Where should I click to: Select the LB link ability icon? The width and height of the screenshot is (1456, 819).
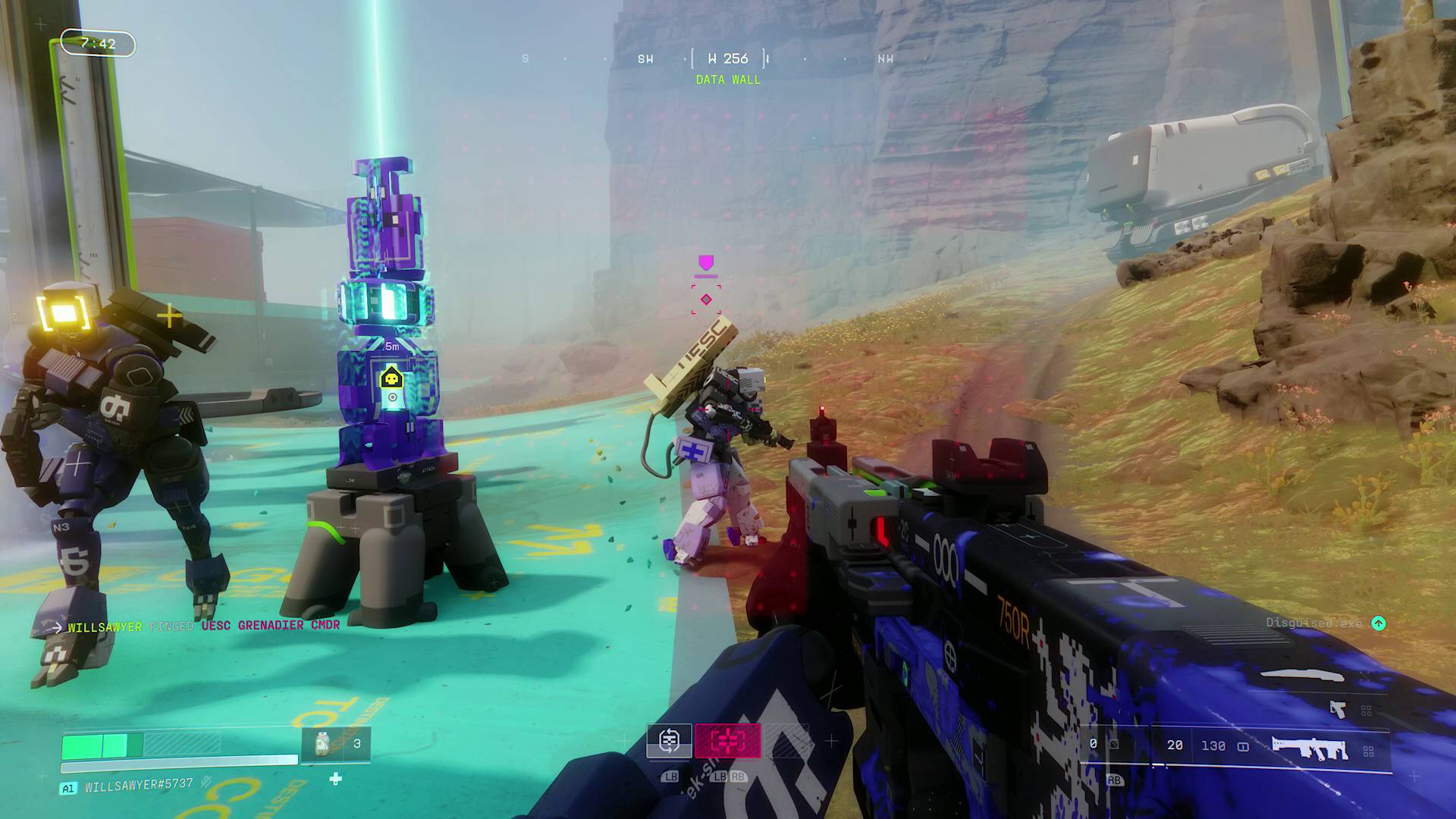(x=669, y=741)
